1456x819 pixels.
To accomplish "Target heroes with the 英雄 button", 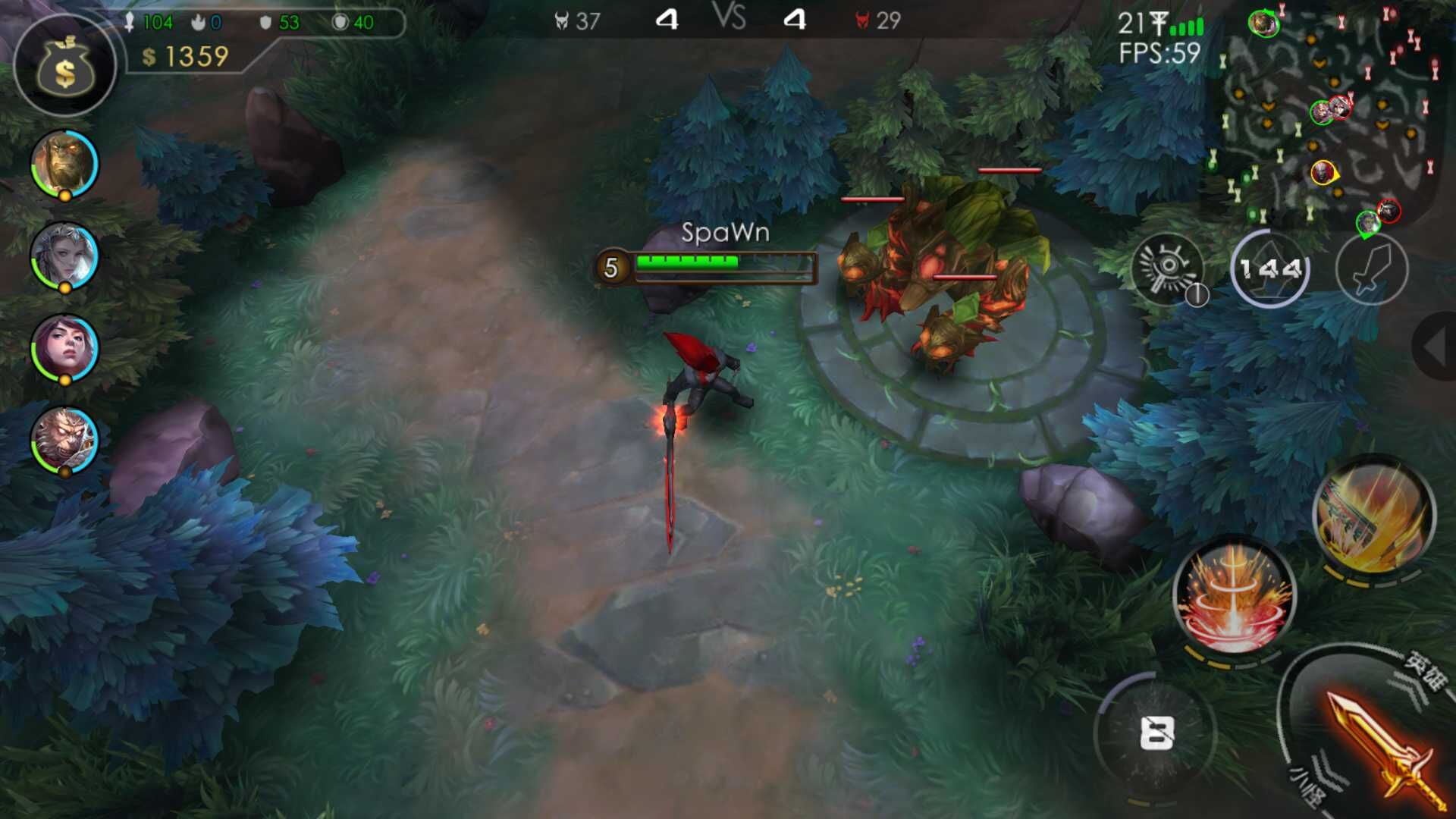I will (x=1424, y=670).
